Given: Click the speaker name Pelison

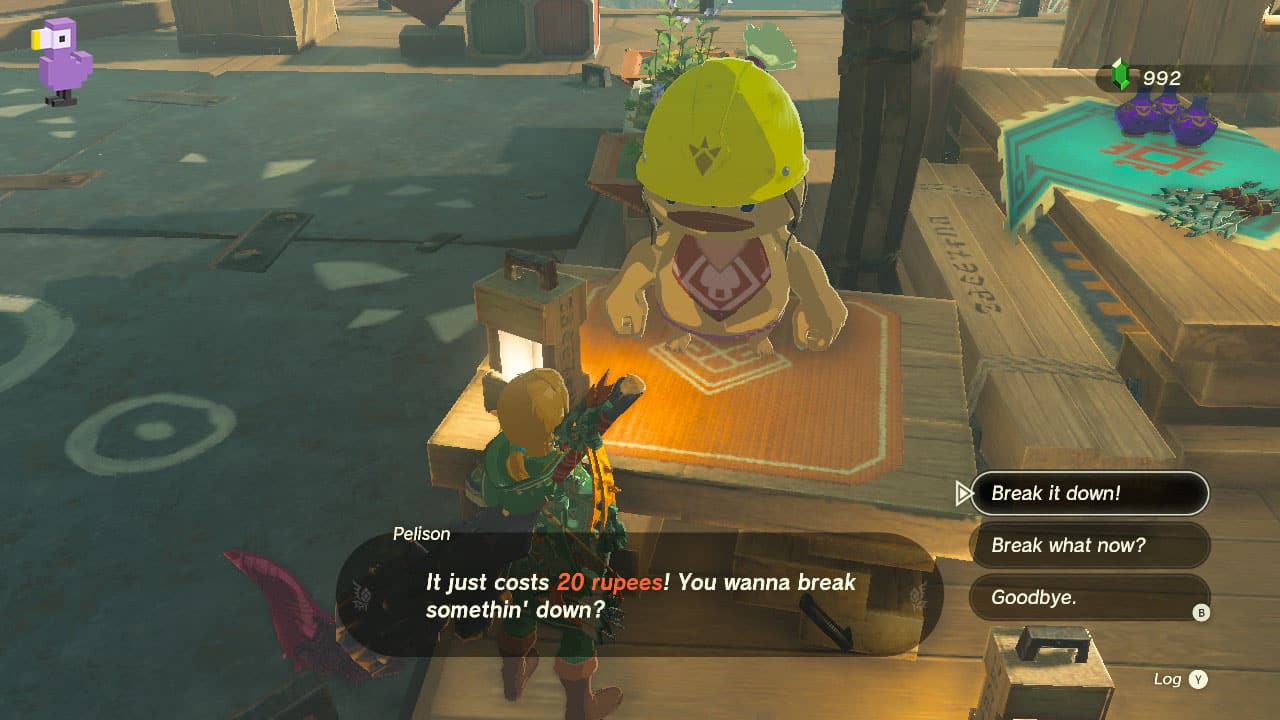Looking at the screenshot, I should pyautogui.click(x=421, y=534).
